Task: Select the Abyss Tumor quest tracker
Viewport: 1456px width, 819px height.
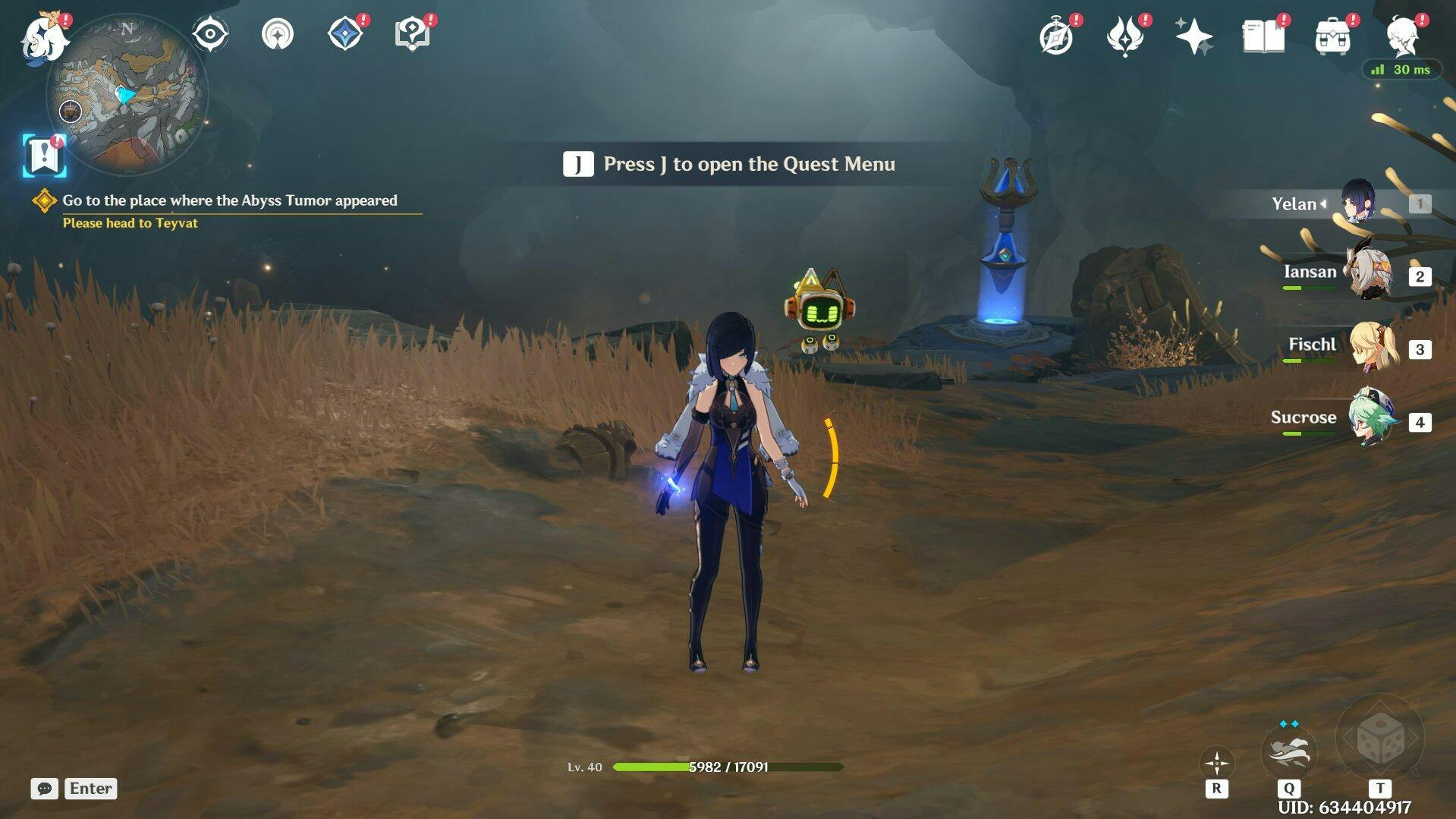Action: [x=229, y=201]
